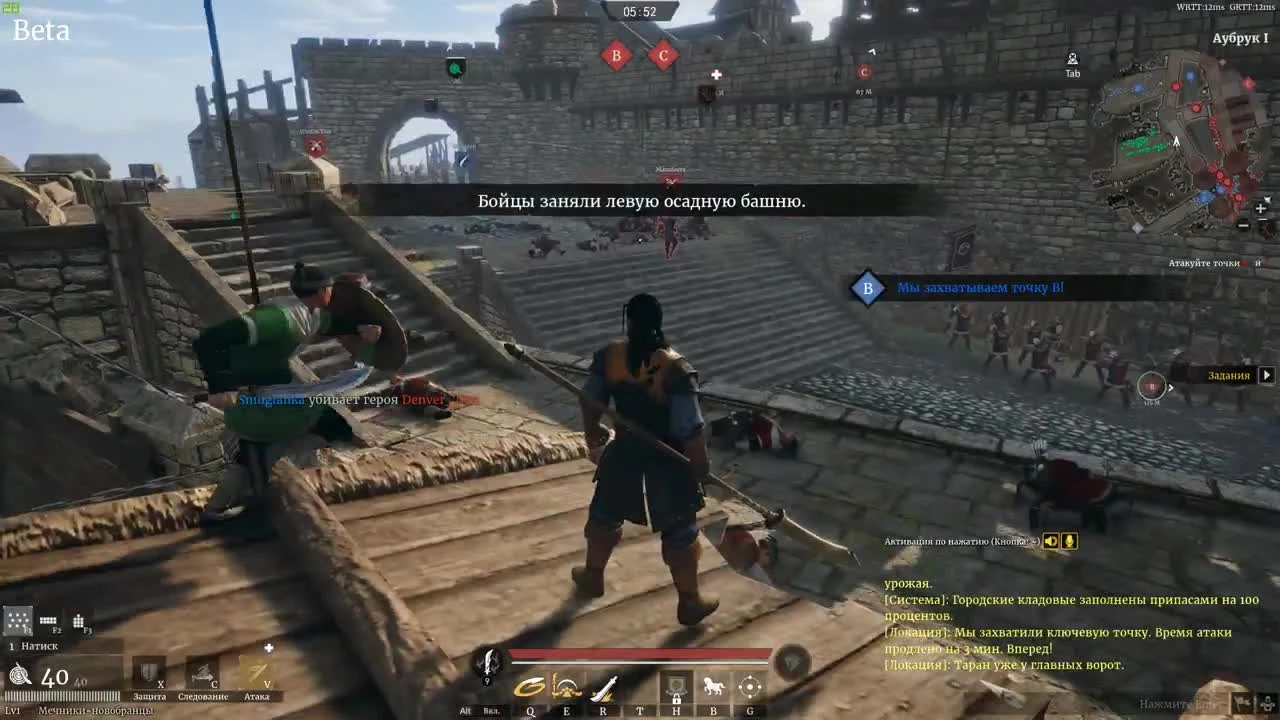Activate the E skill on the hotbar
1280x720 pixels.
(567, 687)
